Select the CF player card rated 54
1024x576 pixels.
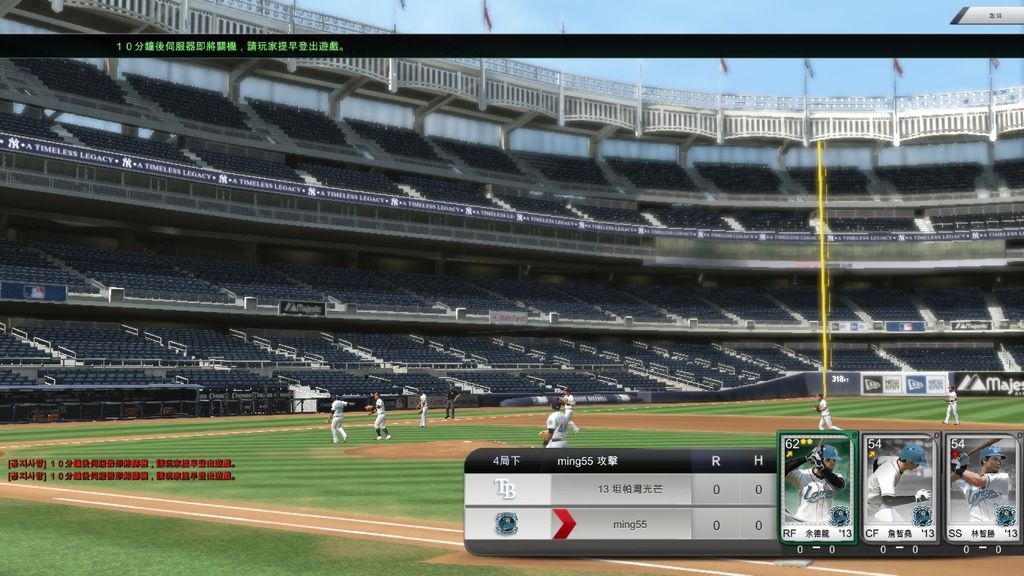pyautogui.click(x=899, y=487)
